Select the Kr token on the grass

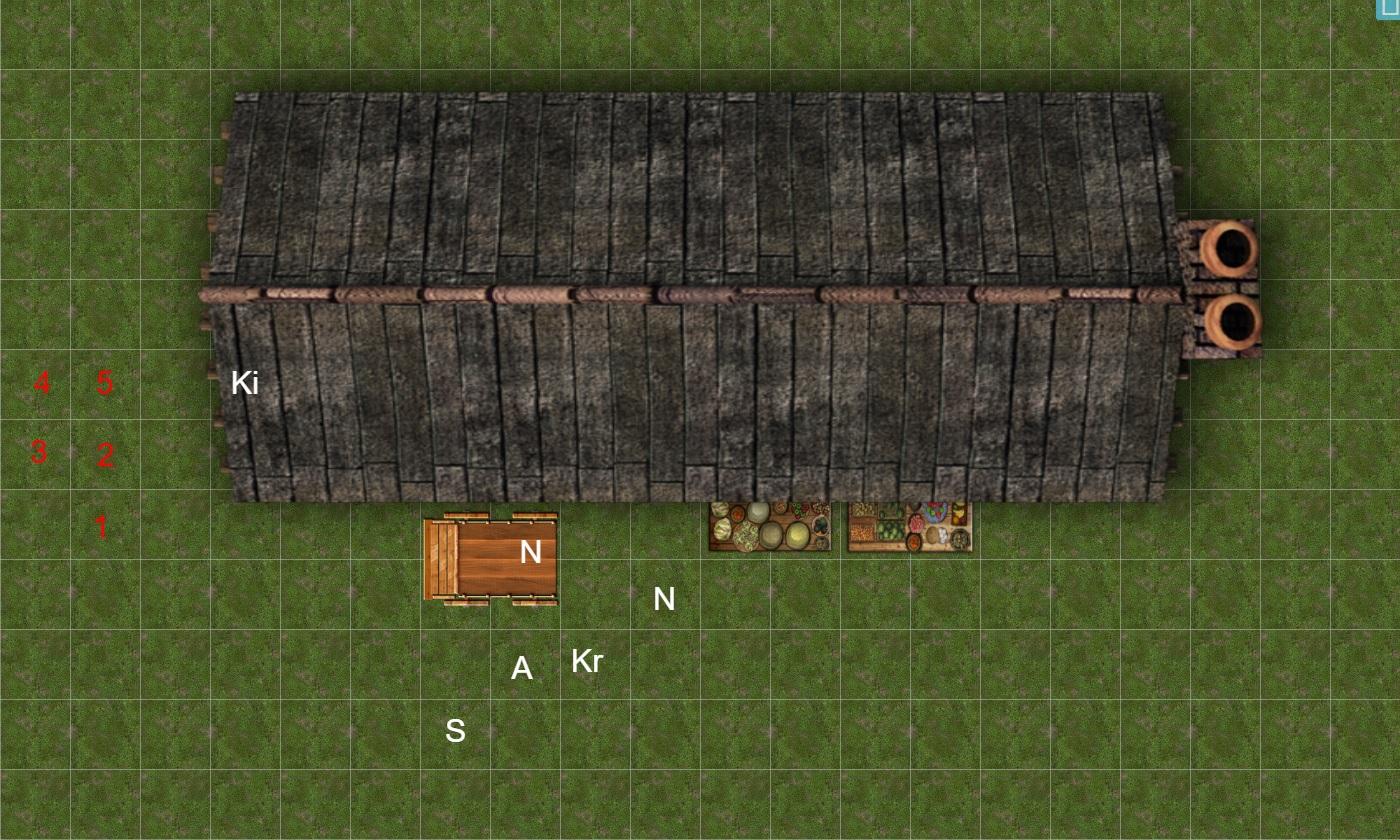tap(587, 661)
